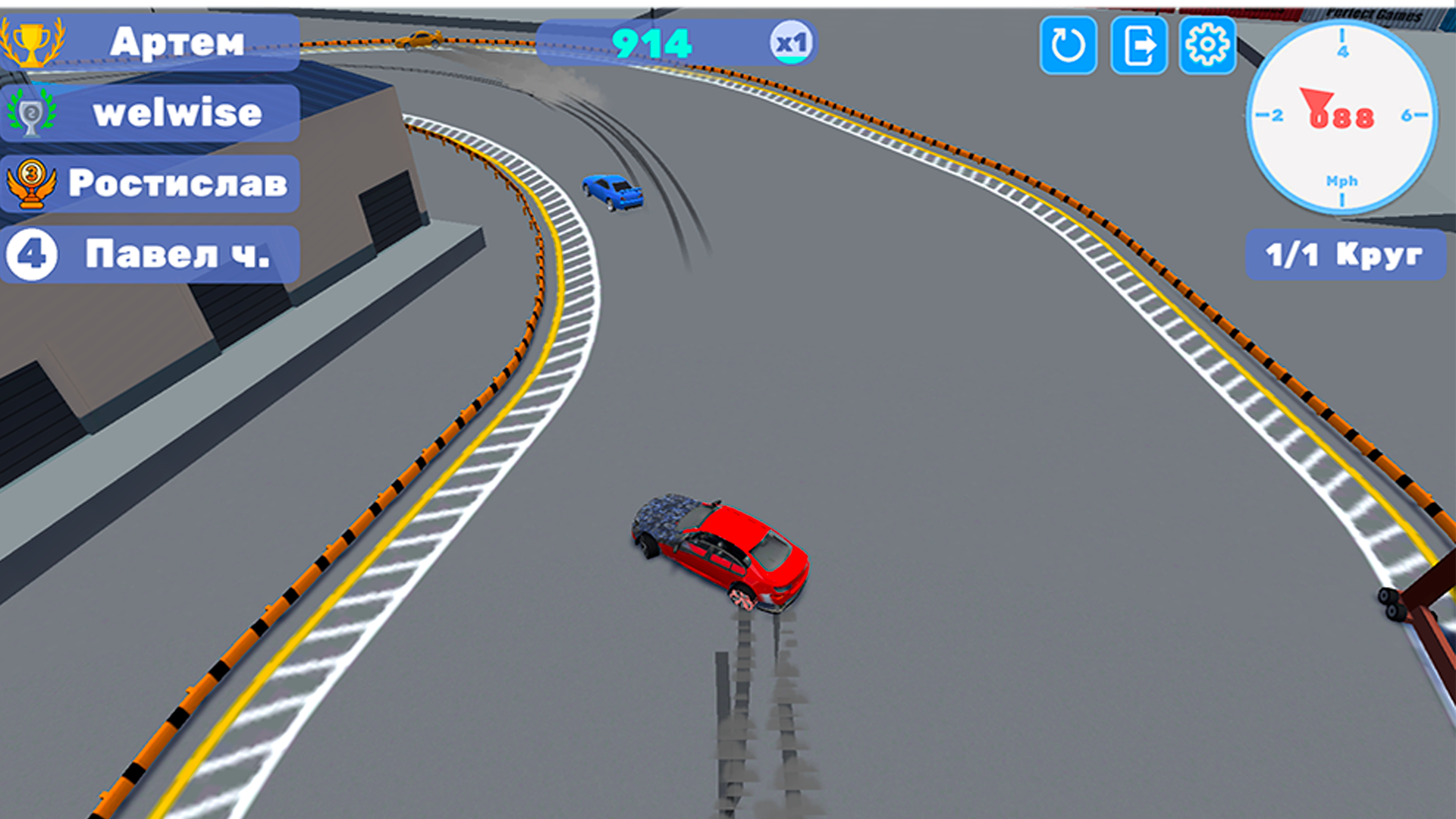Click the silver cup icon beside welwise
Screen dimensions: 1456x819
point(30,112)
